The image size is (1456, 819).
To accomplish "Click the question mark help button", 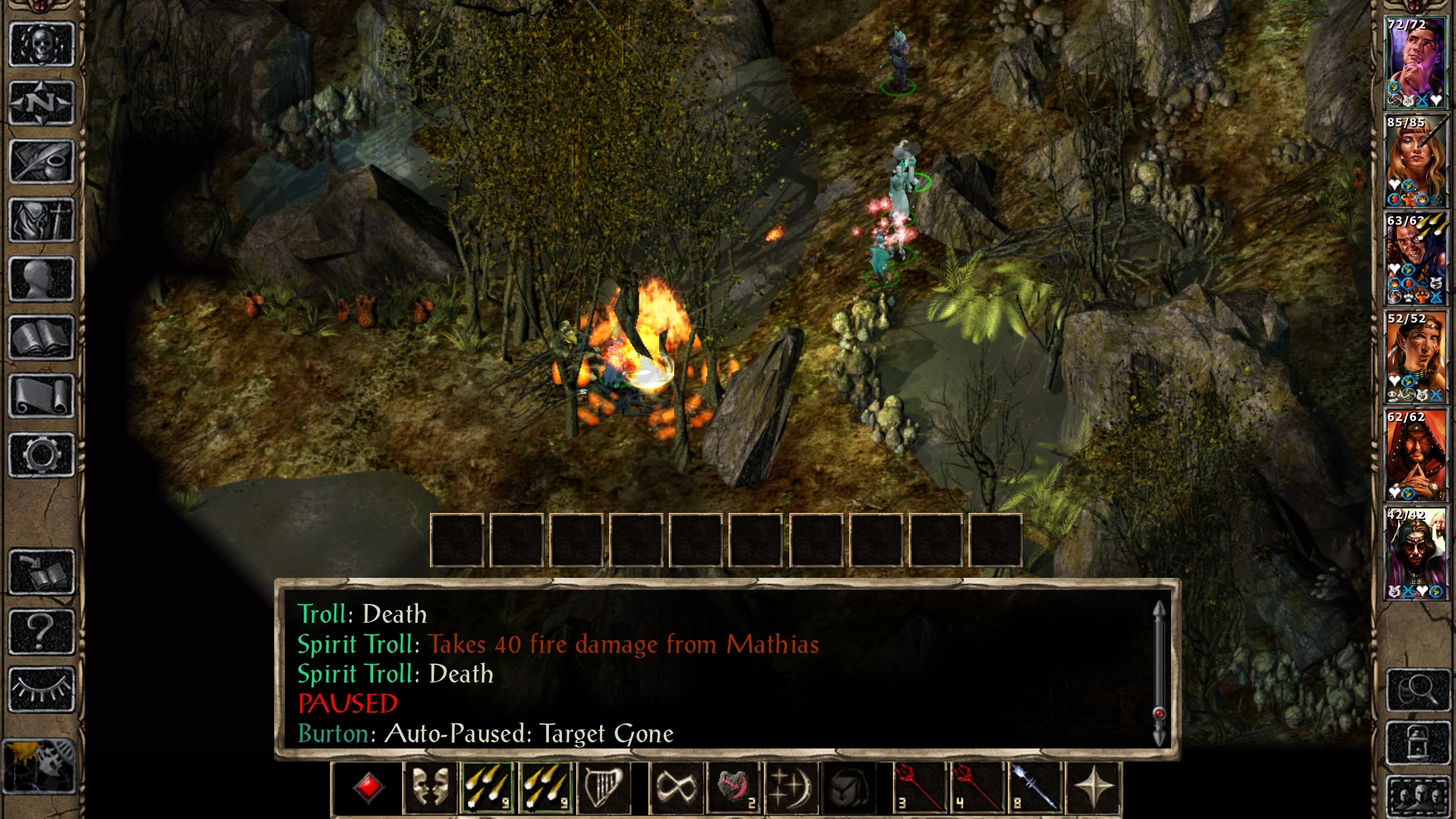I will 42,631.
